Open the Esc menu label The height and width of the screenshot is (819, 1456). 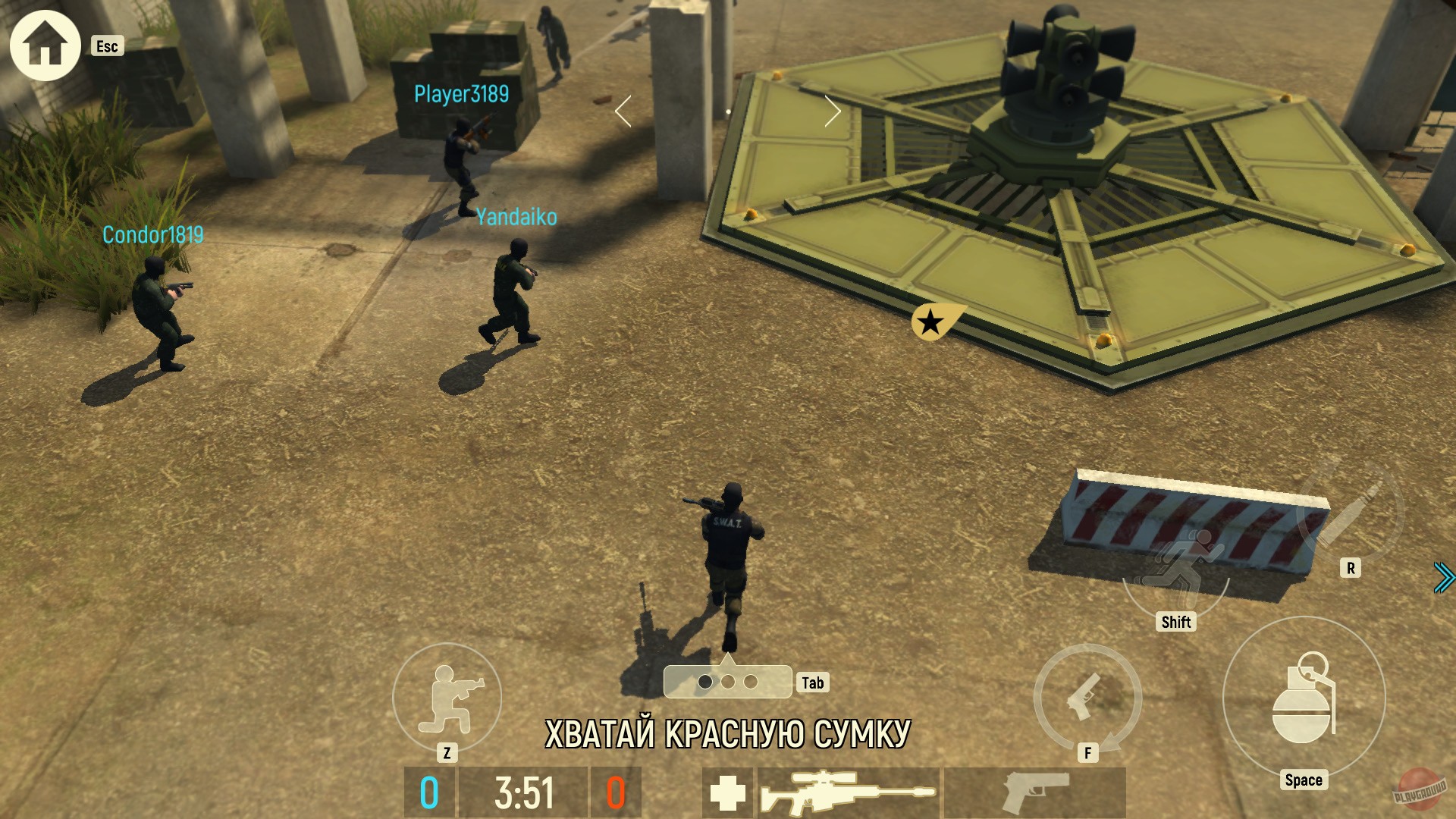[x=106, y=47]
